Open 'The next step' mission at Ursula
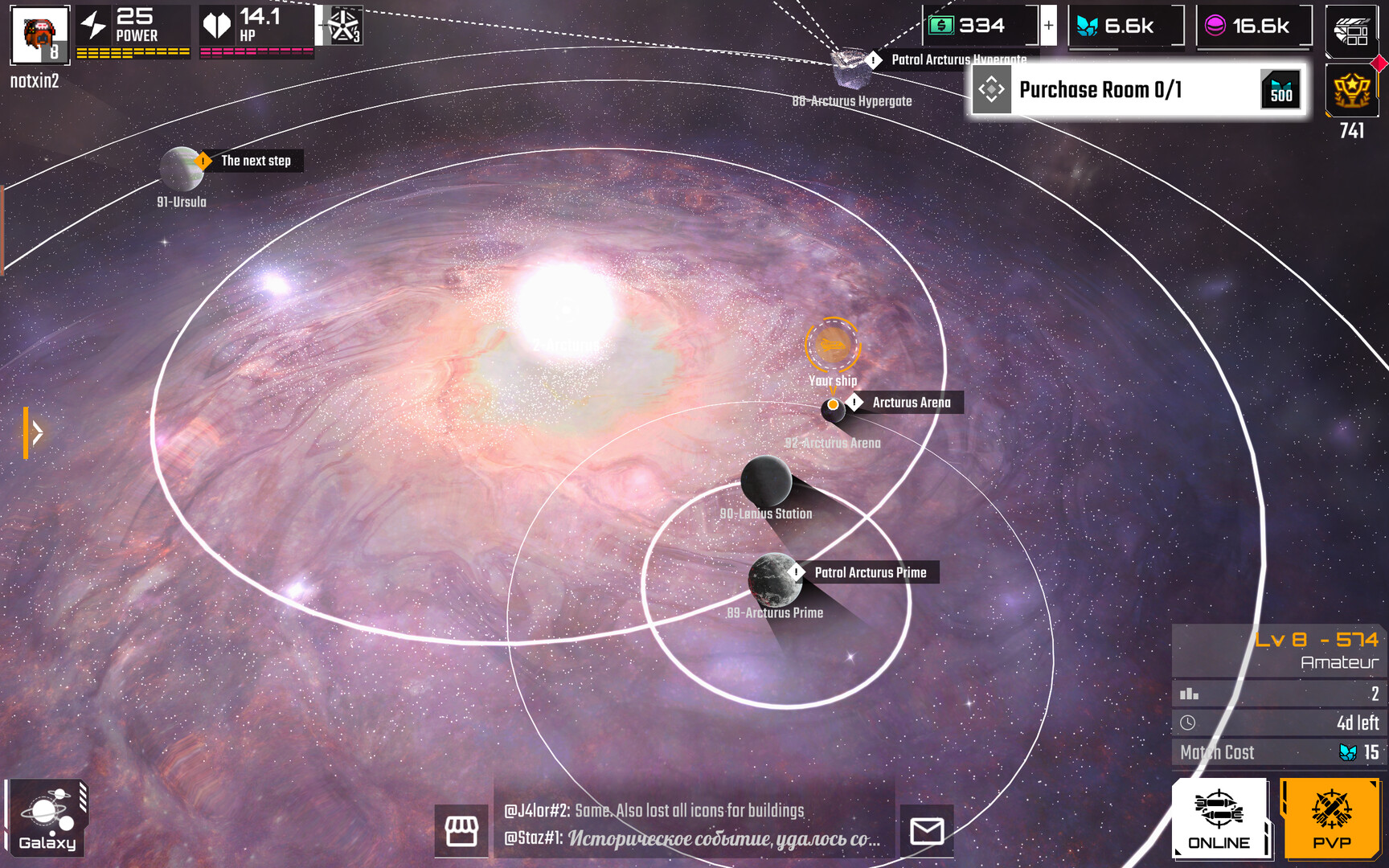1389x868 pixels. click(255, 161)
